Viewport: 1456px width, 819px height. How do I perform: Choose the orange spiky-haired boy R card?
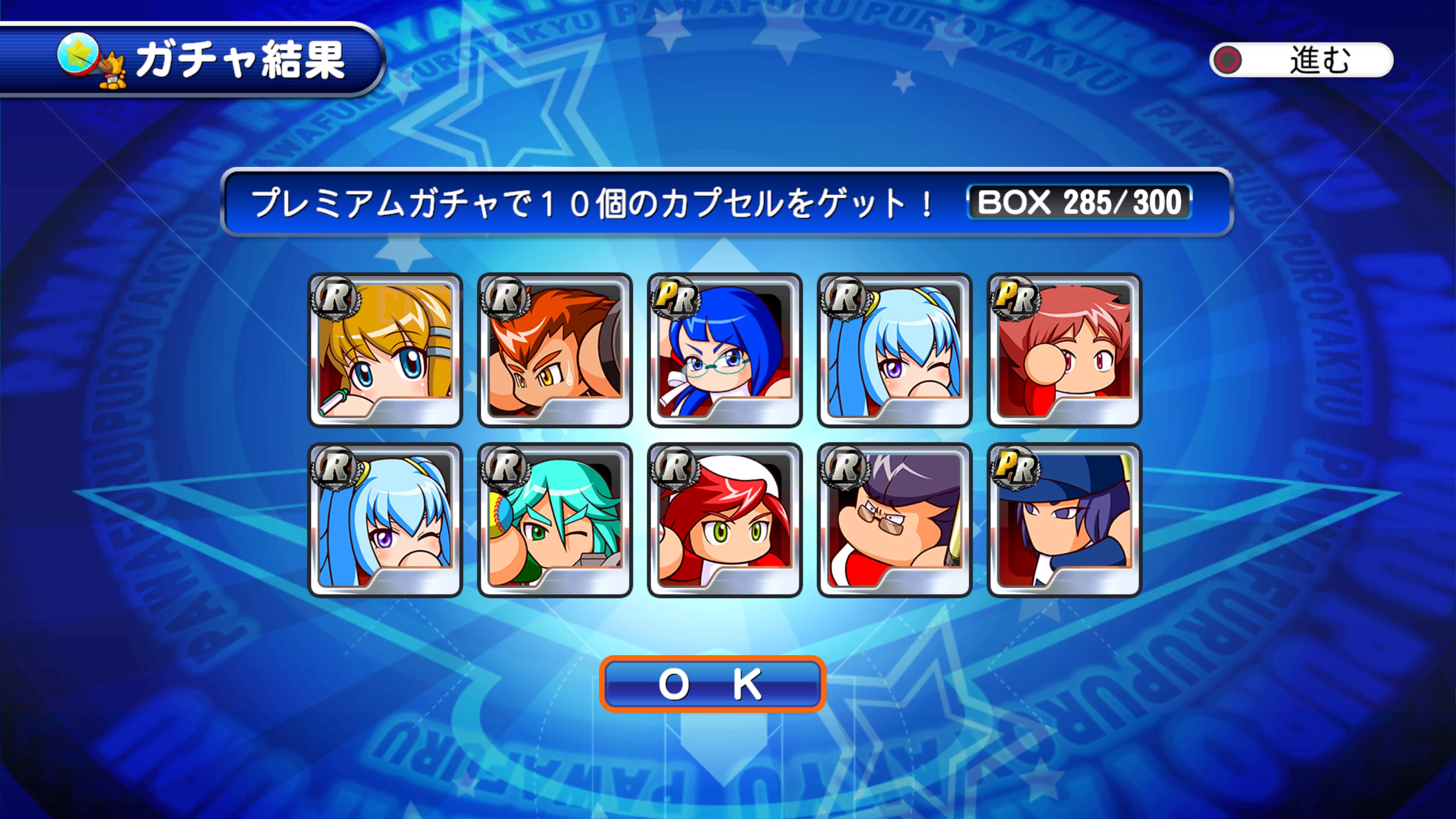(554, 350)
